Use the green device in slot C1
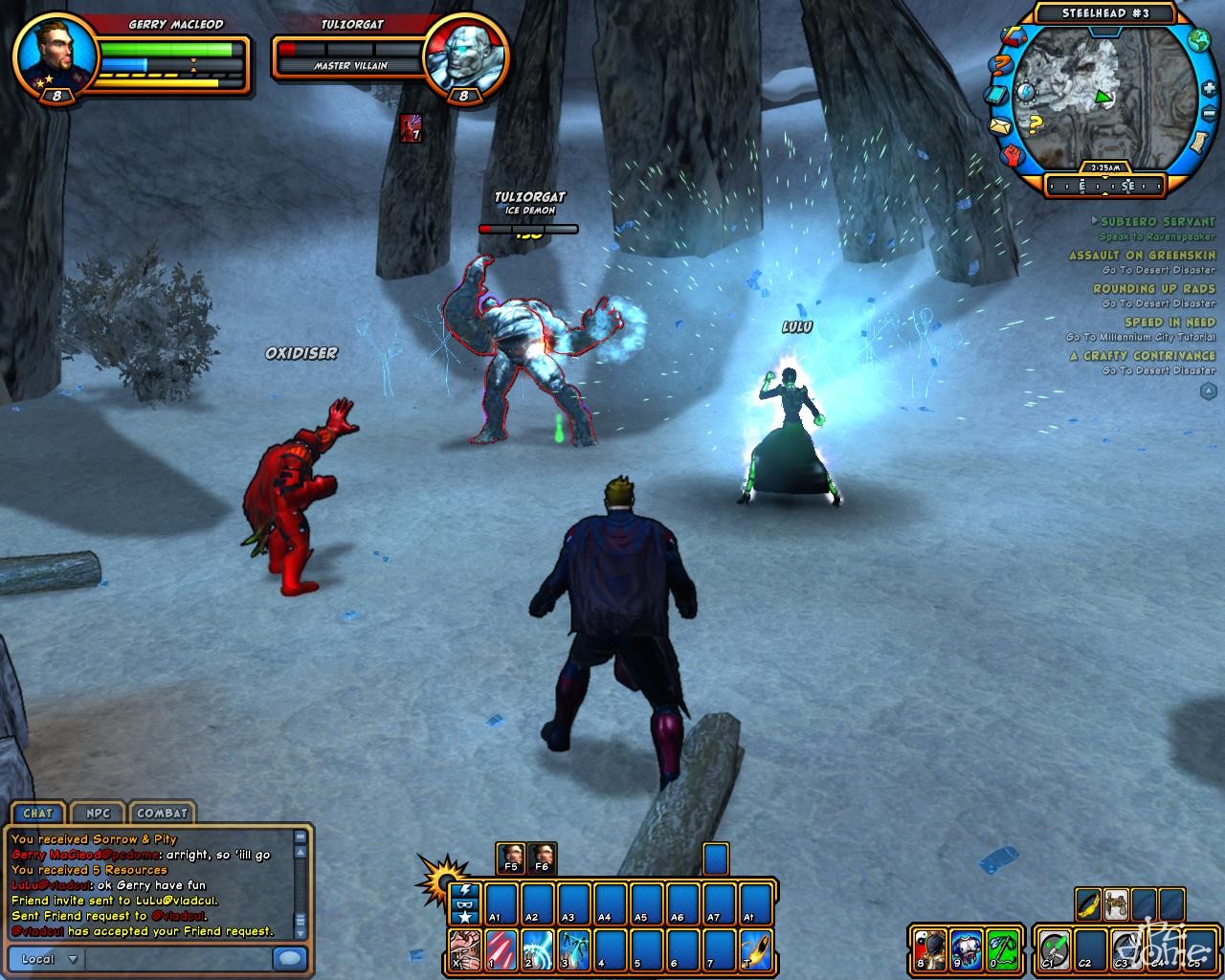The height and width of the screenshot is (980, 1225). [1054, 949]
